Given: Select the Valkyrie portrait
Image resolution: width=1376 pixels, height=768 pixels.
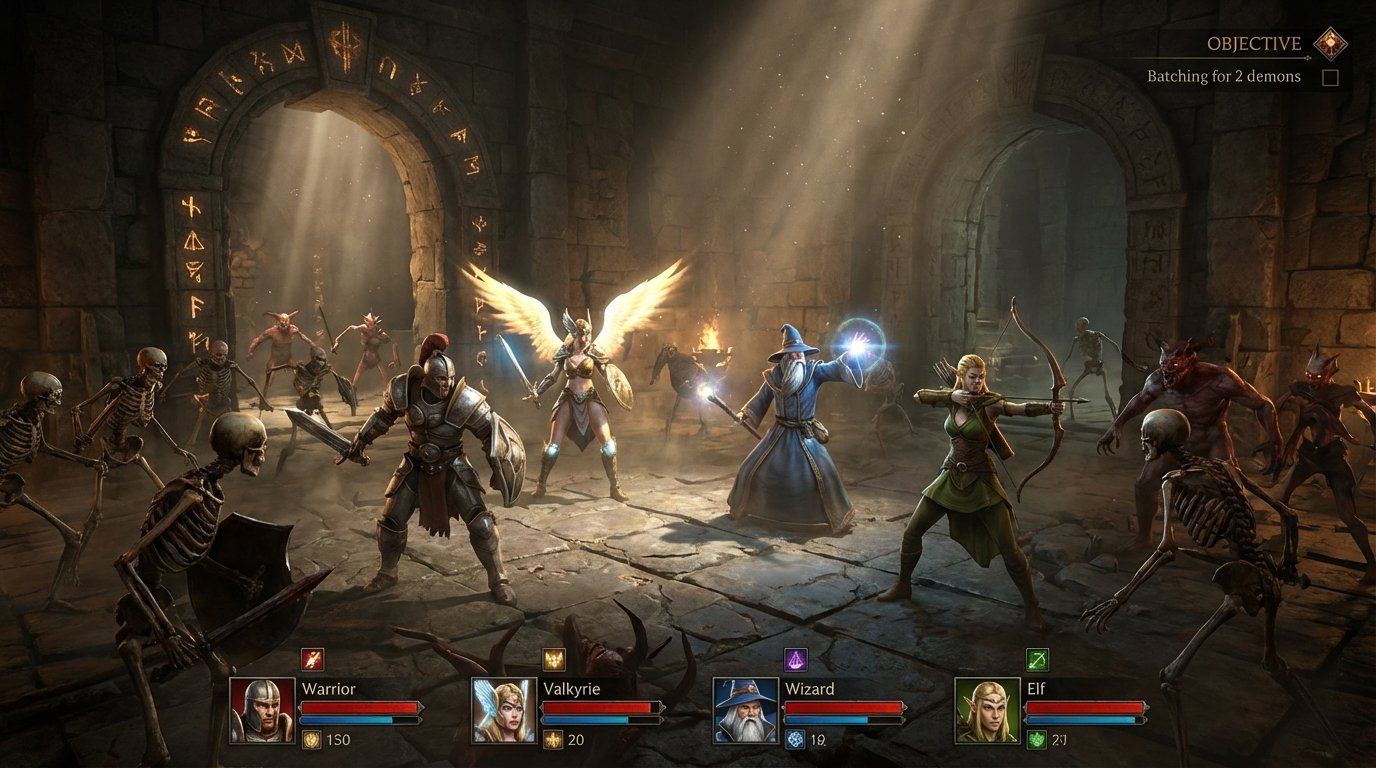Looking at the screenshot, I should pyautogui.click(x=503, y=712).
